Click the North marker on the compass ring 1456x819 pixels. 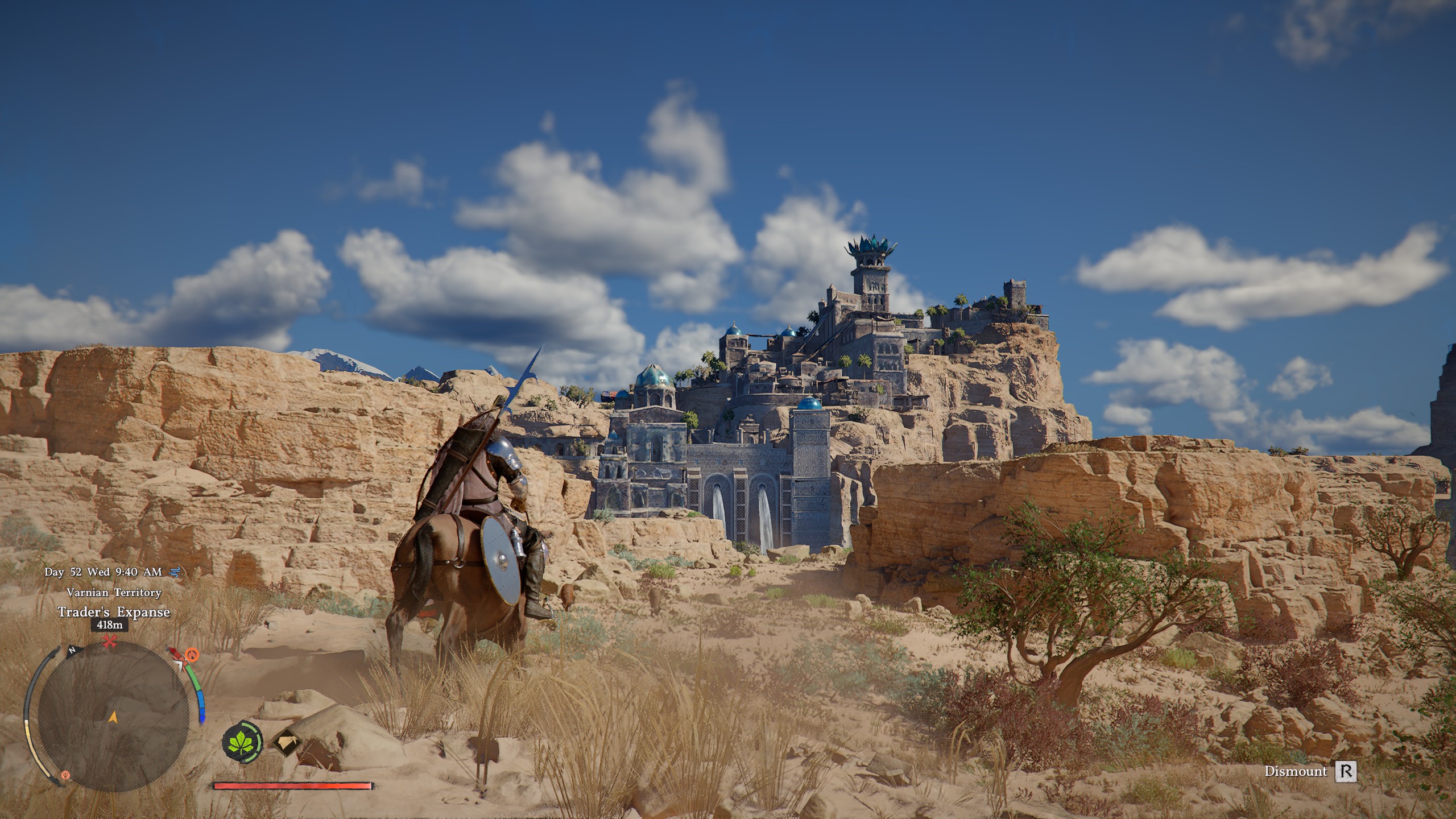pyautogui.click(x=72, y=651)
